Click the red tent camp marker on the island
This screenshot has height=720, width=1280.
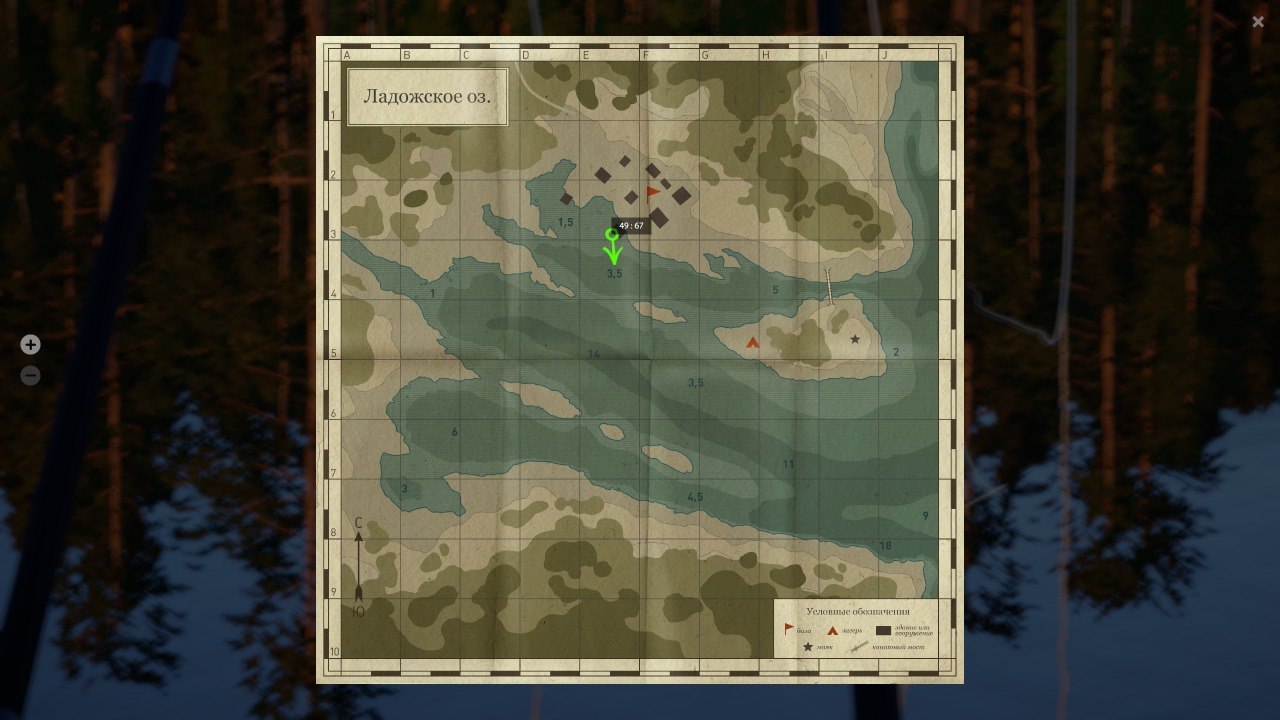[752, 343]
